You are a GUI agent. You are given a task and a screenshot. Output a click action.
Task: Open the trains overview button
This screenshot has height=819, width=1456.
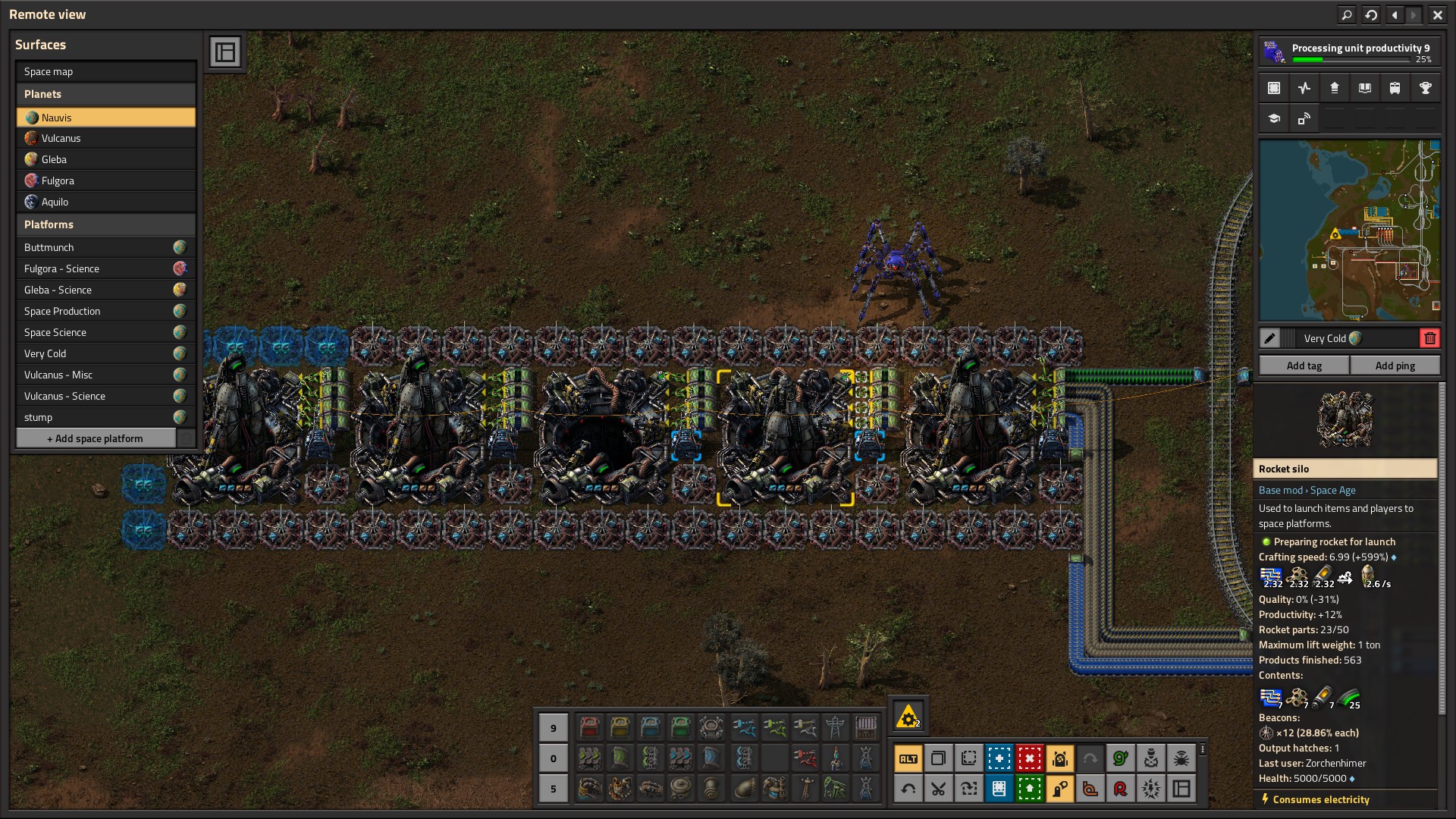(1395, 88)
